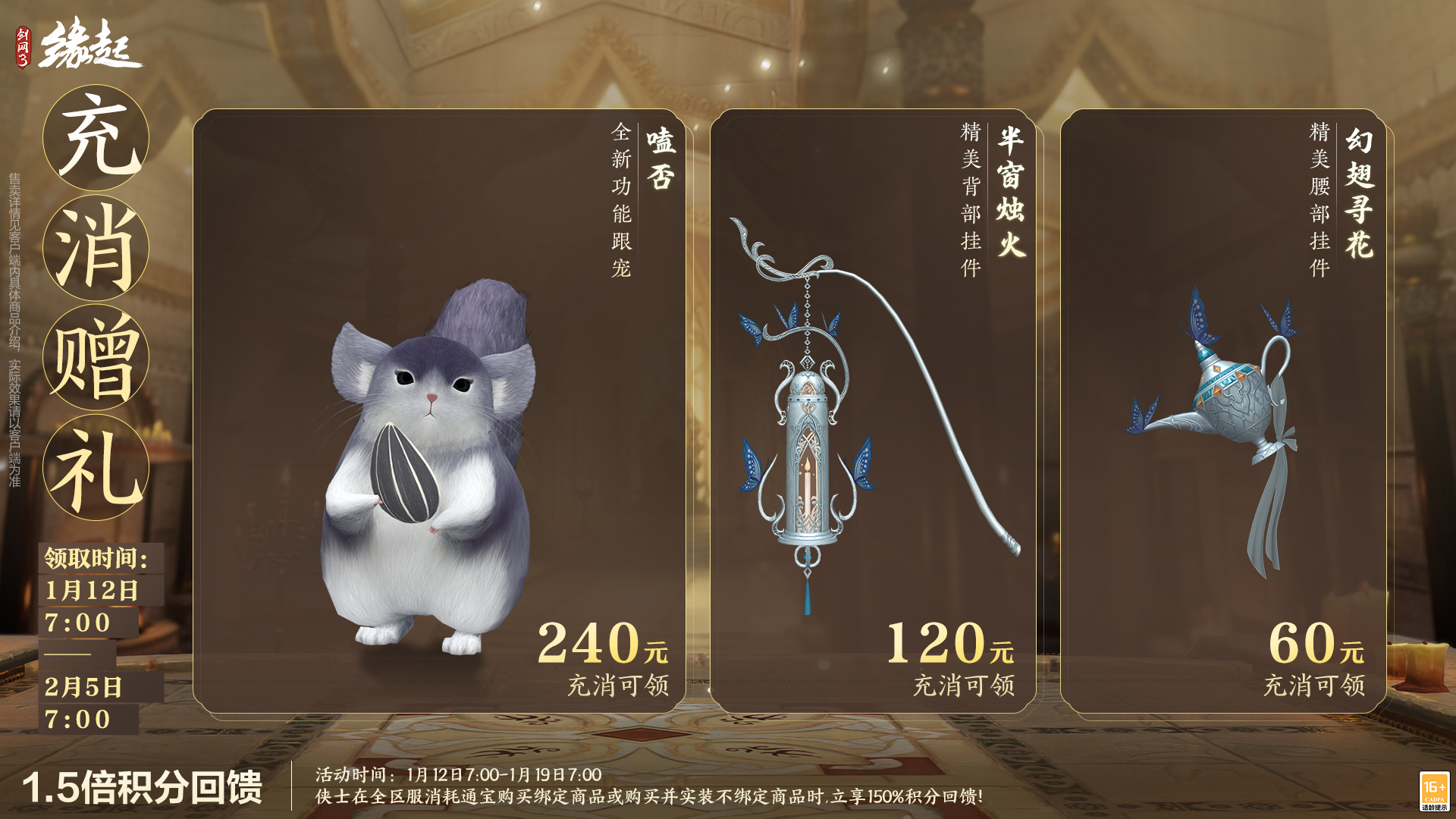
Task: Select the 嗑否 pet reward card
Action: 440,411
